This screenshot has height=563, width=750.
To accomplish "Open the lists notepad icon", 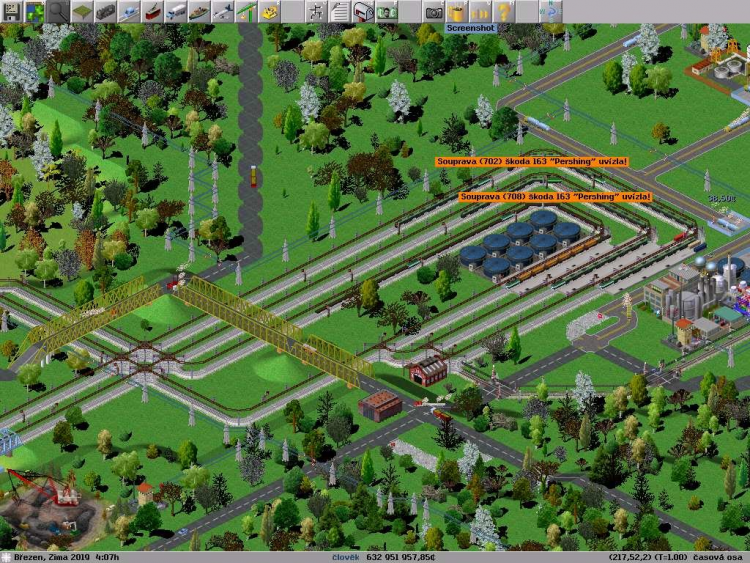I will pyautogui.click(x=340, y=11).
